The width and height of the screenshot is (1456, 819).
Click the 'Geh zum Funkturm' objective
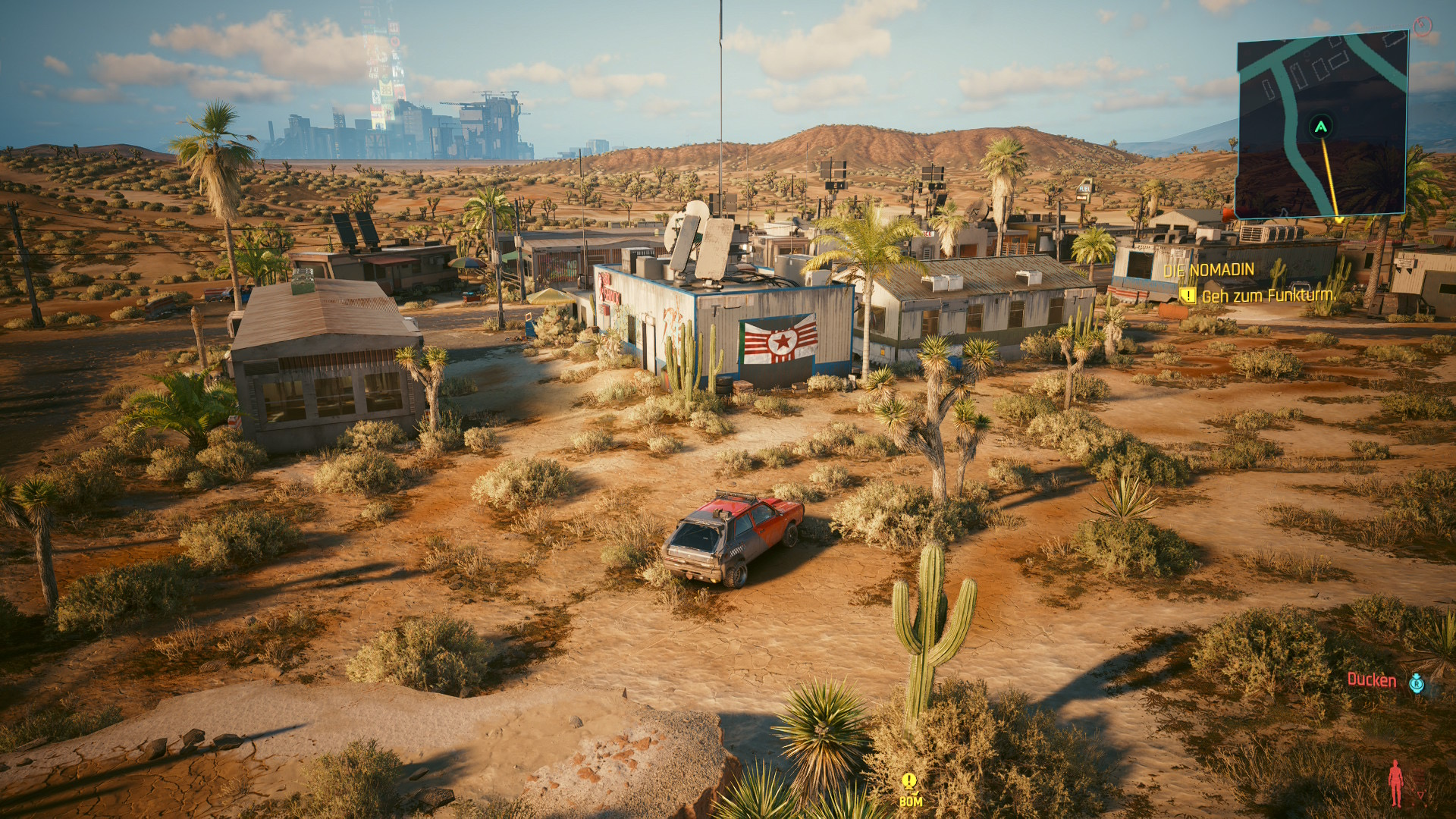[1266, 296]
